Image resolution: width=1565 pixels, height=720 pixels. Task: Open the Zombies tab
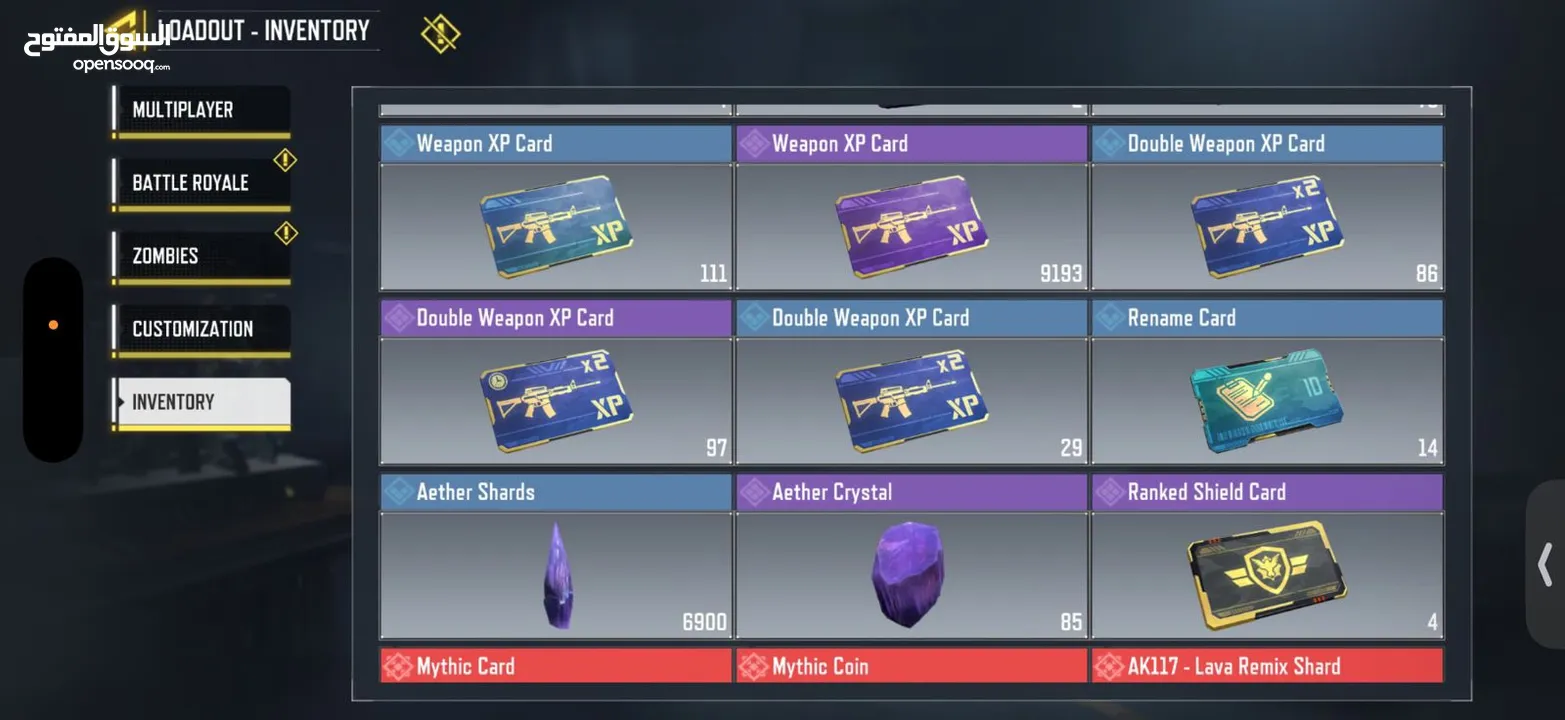pos(200,255)
